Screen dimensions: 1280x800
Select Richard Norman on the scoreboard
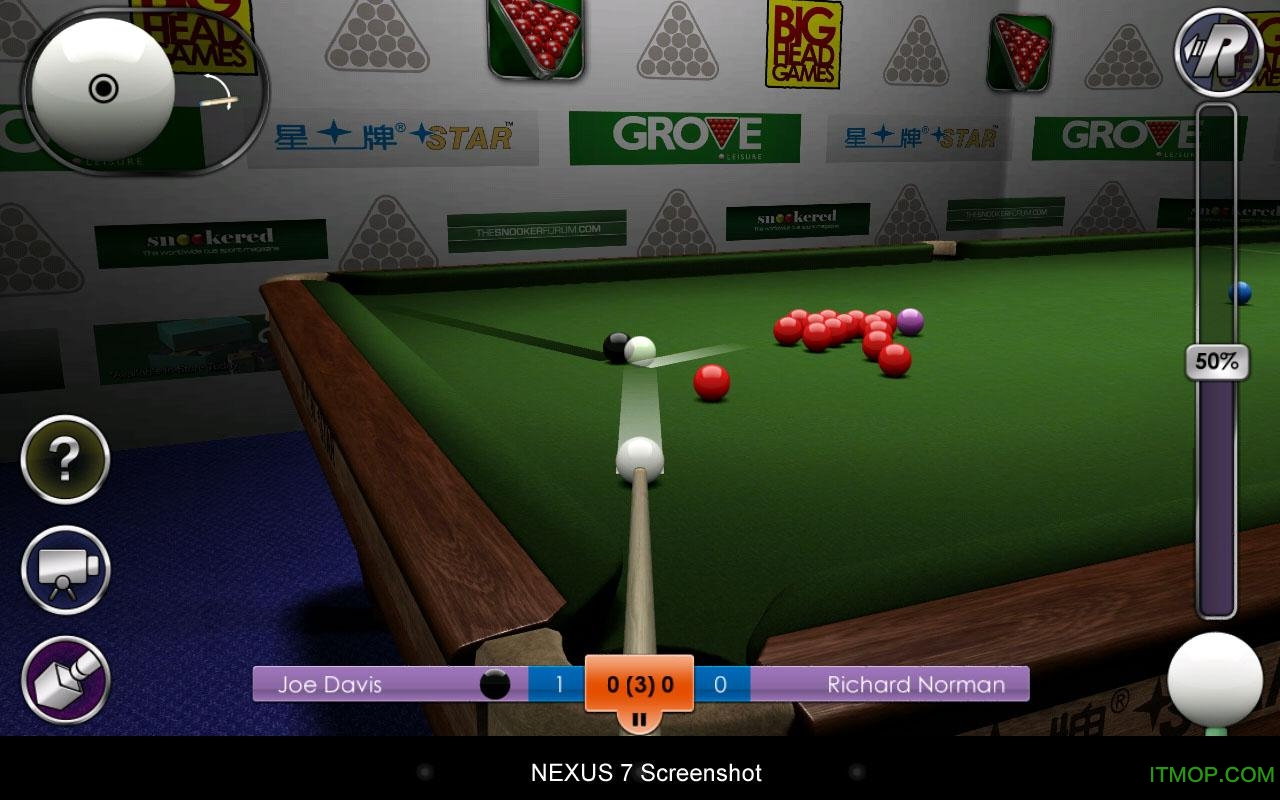tap(914, 684)
